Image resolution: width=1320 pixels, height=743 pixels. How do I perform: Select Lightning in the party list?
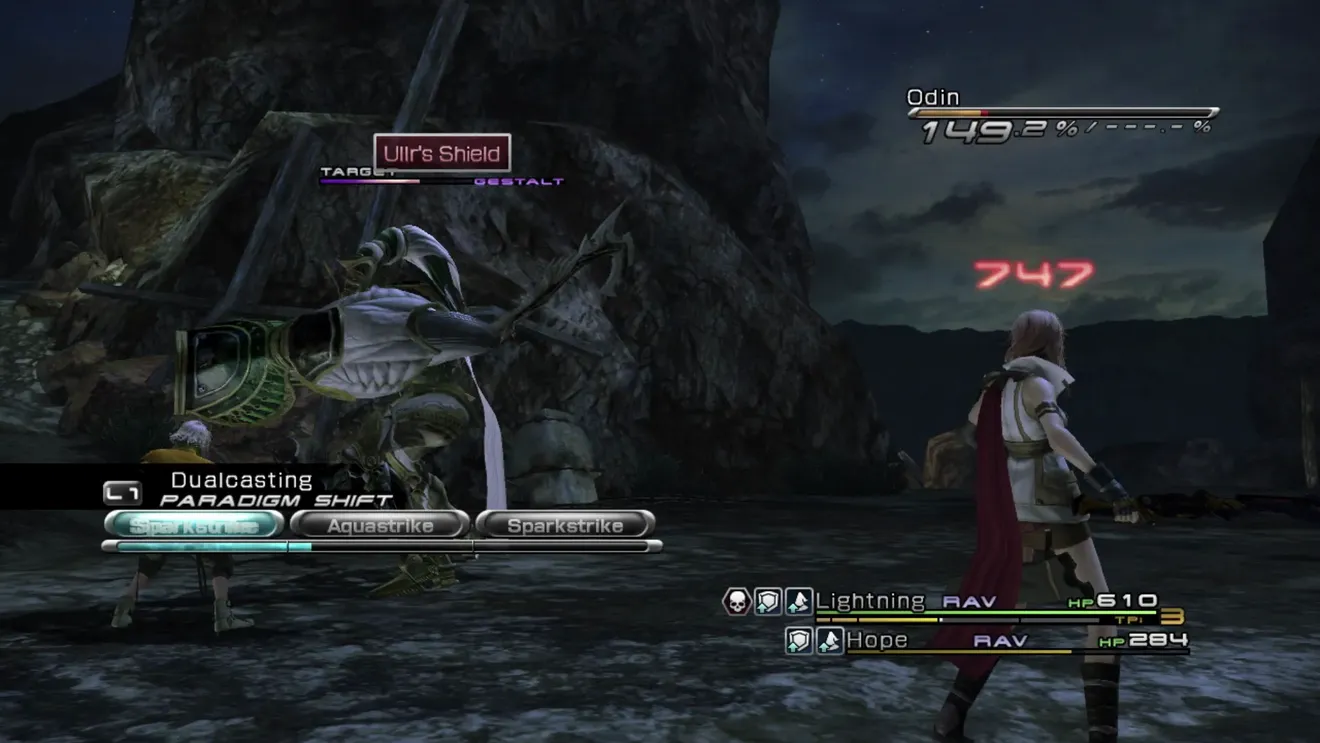point(870,601)
